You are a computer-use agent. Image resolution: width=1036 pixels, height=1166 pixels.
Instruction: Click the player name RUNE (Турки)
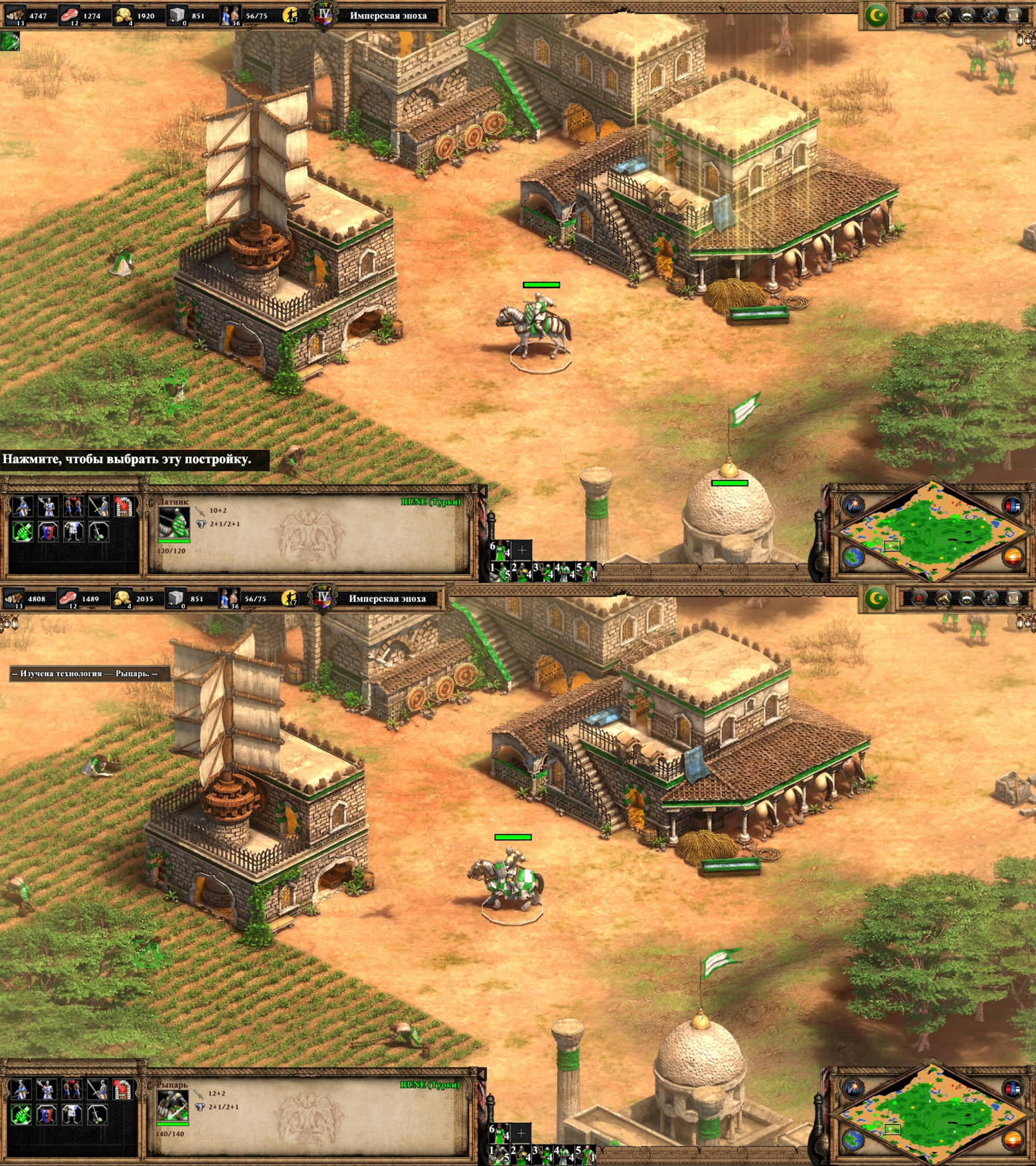[432, 502]
